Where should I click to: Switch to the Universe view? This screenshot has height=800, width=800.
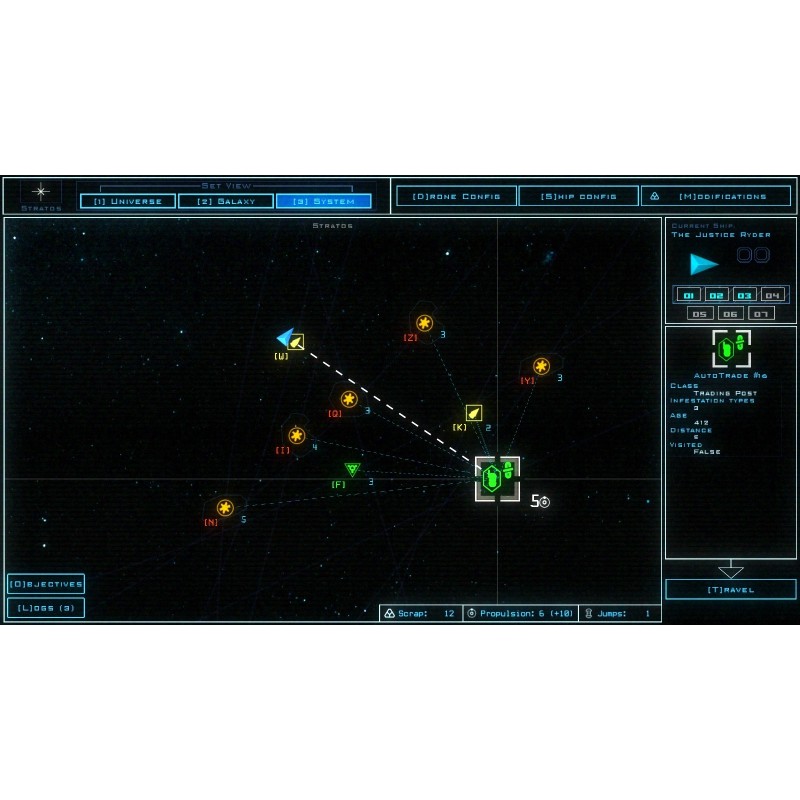(x=128, y=201)
